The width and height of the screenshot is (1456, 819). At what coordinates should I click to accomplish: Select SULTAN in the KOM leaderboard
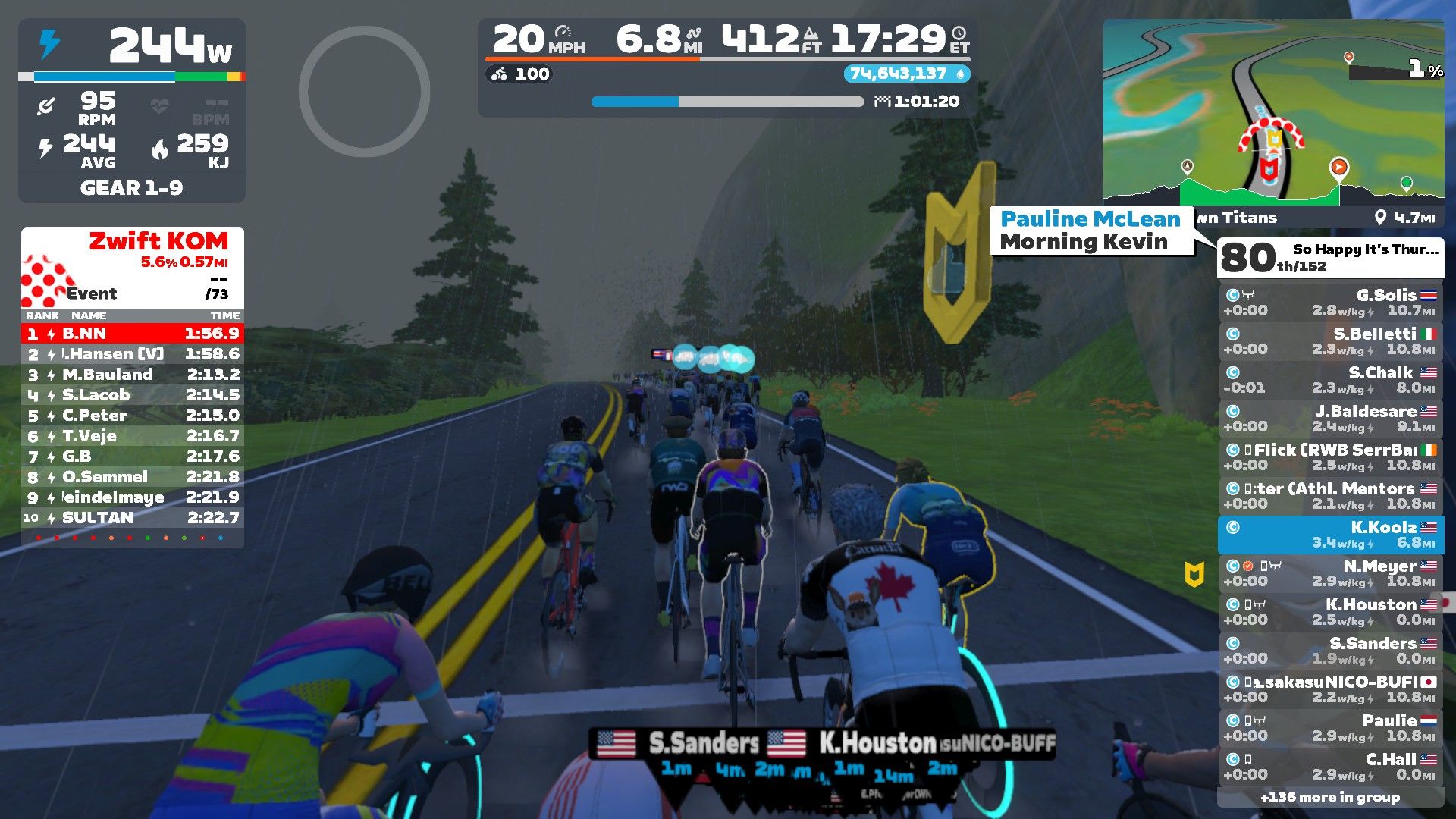click(133, 518)
